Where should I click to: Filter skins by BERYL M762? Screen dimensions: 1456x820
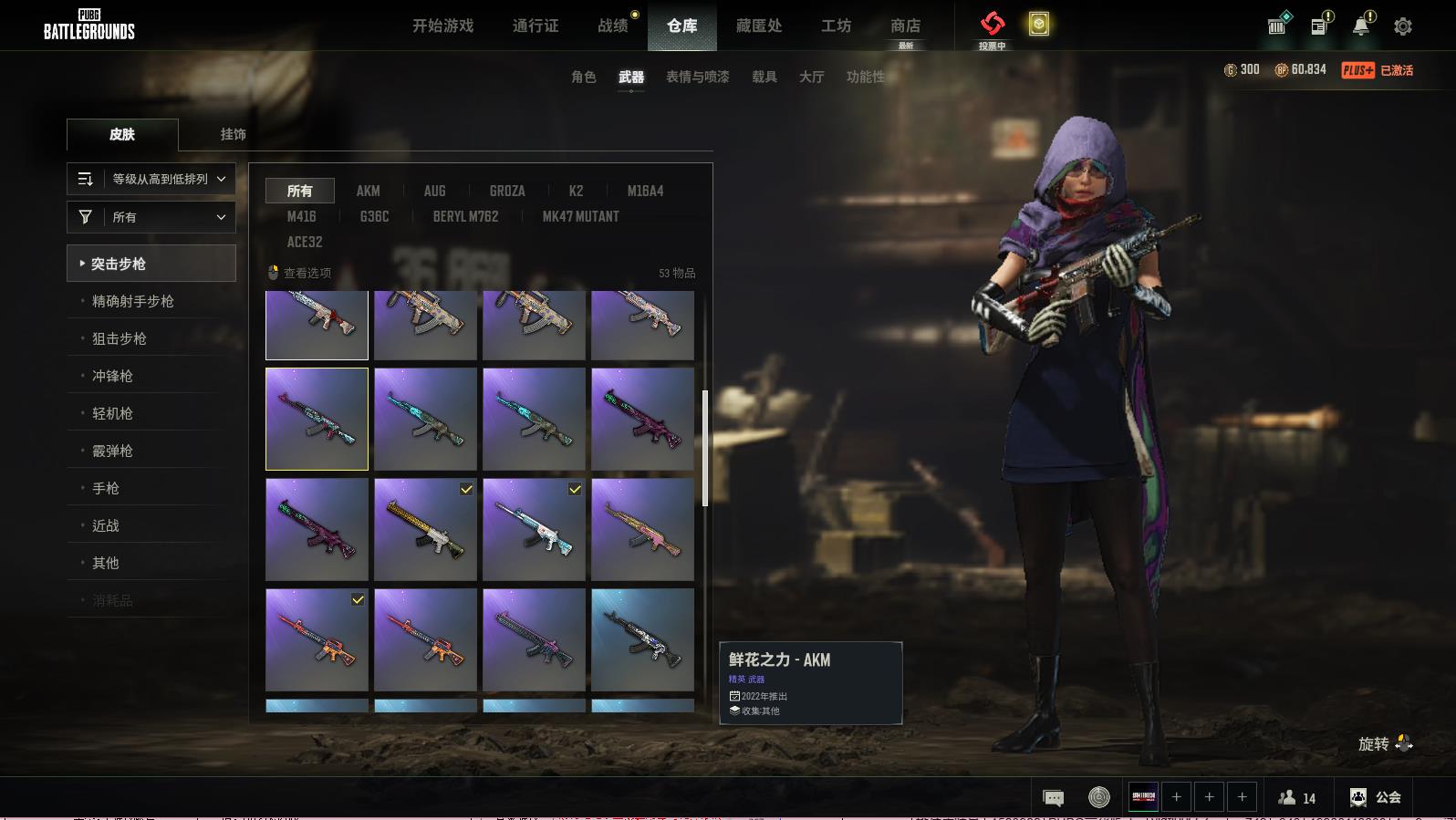point(465,216)
